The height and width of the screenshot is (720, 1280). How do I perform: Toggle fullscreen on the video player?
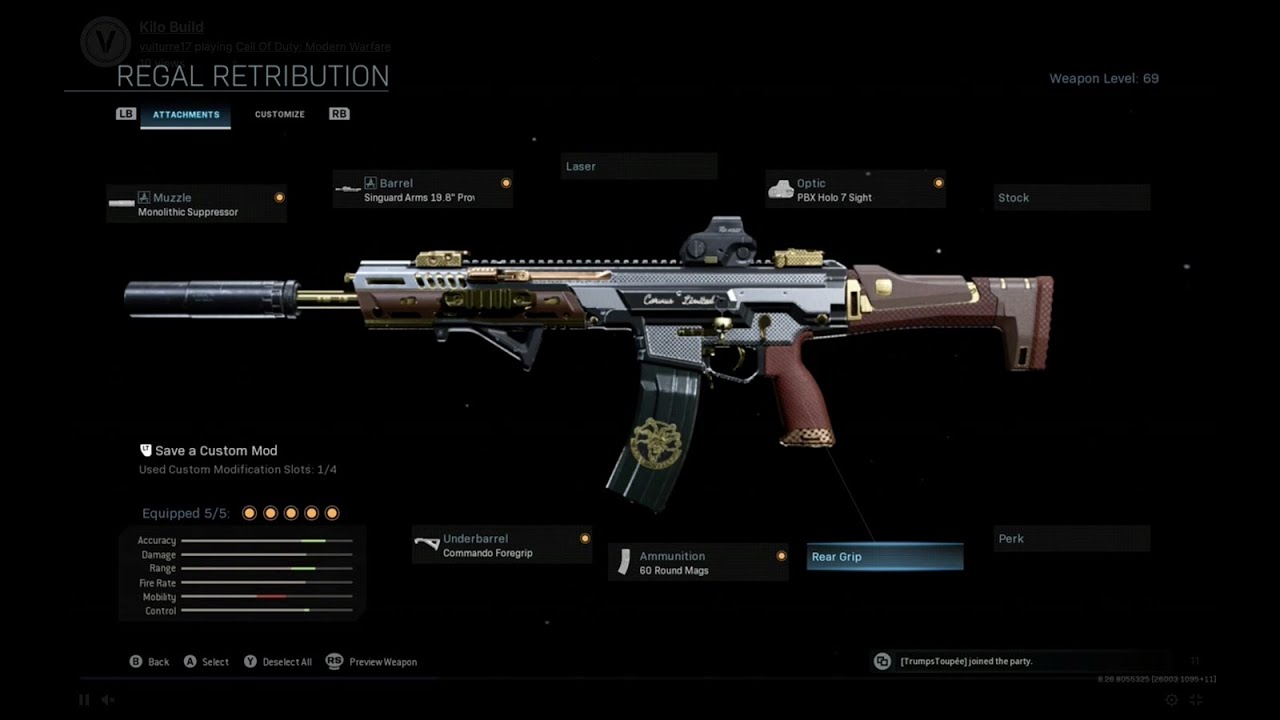(1196, 700)
